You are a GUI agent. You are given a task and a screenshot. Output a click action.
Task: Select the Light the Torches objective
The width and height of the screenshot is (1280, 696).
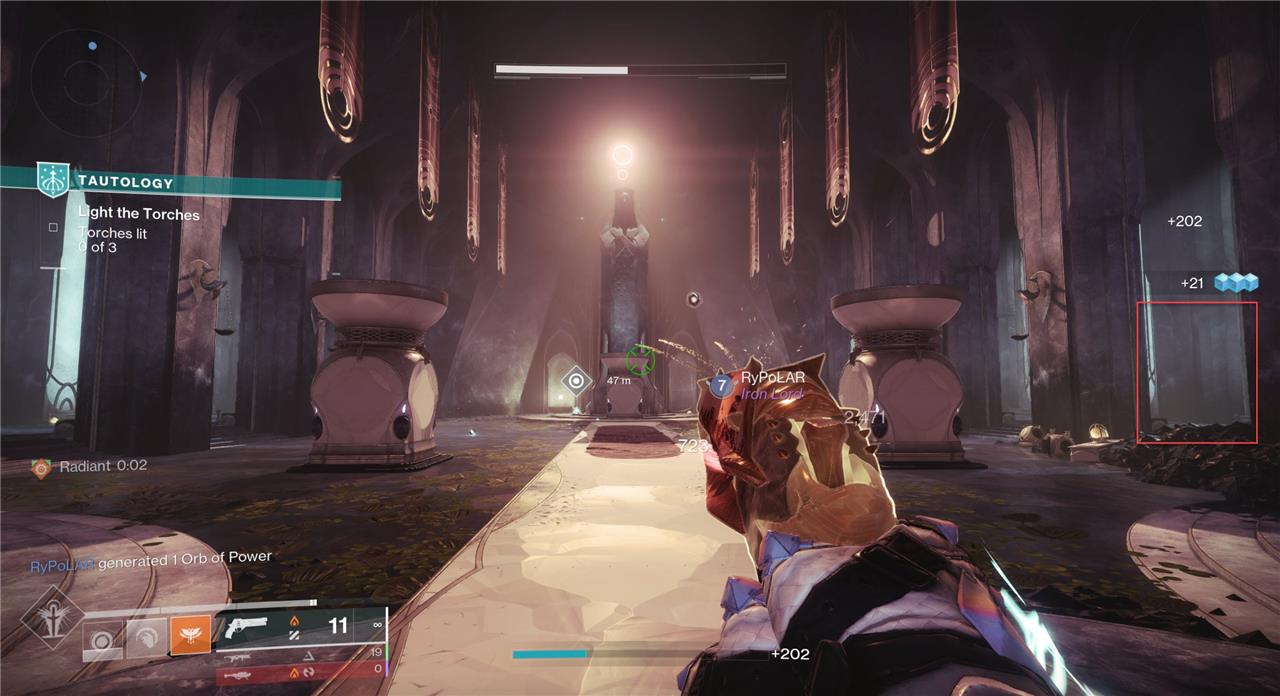point(139,214)
